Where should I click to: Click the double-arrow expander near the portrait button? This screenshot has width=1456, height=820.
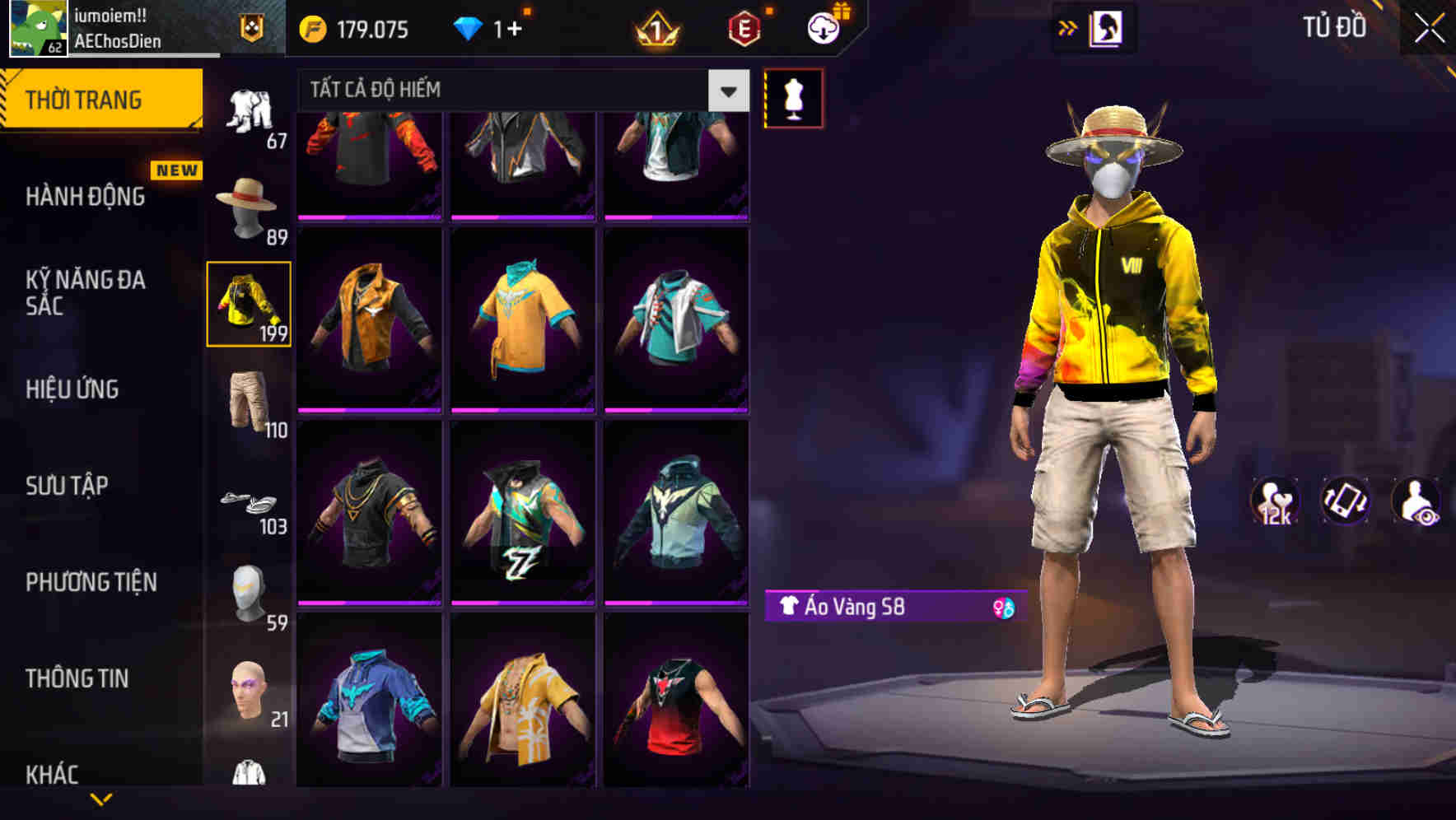(1069, 27)
